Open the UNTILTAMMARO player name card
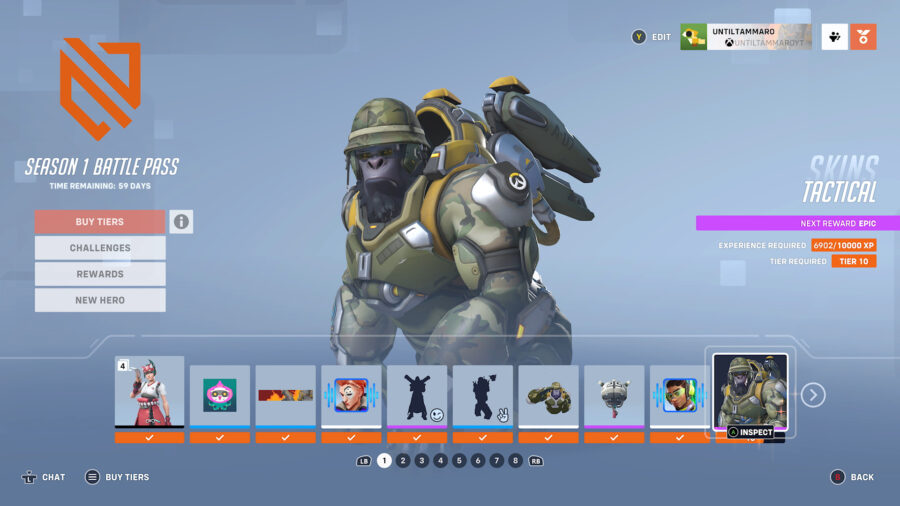This screenshot has height=506, width=900. pyautogui.click(x=745, y=37)
